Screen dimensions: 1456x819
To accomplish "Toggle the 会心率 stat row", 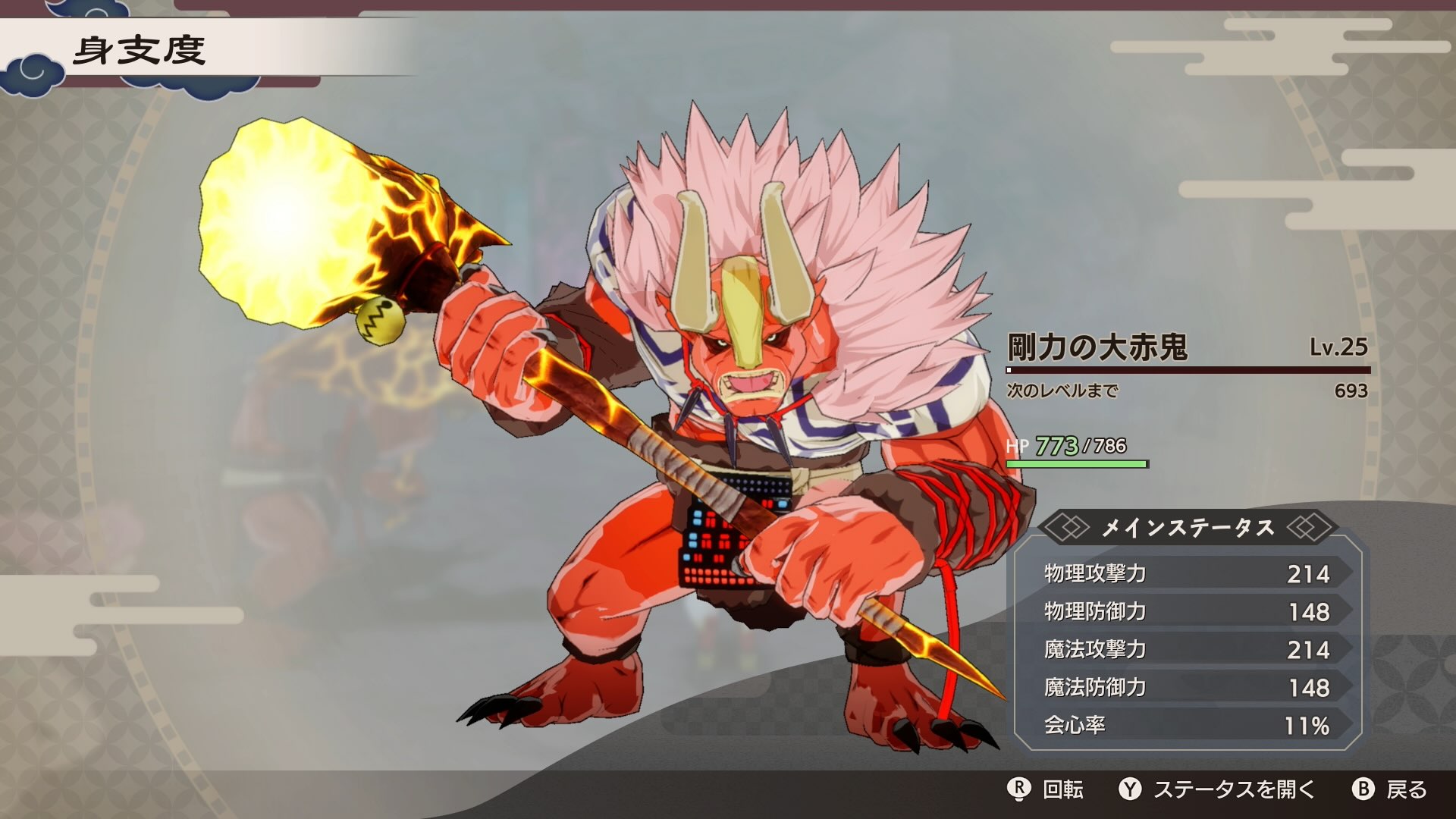I will point(1191,724).
